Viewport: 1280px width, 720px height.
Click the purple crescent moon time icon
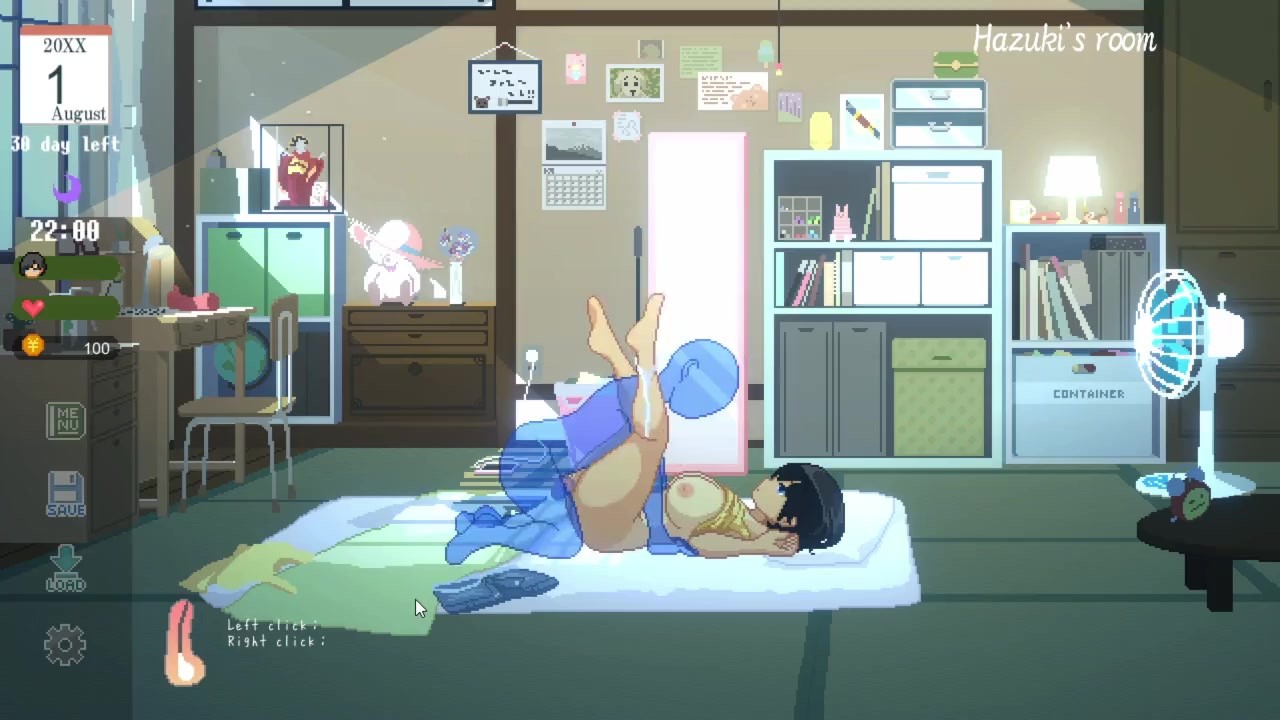click(x=66, y=190)
